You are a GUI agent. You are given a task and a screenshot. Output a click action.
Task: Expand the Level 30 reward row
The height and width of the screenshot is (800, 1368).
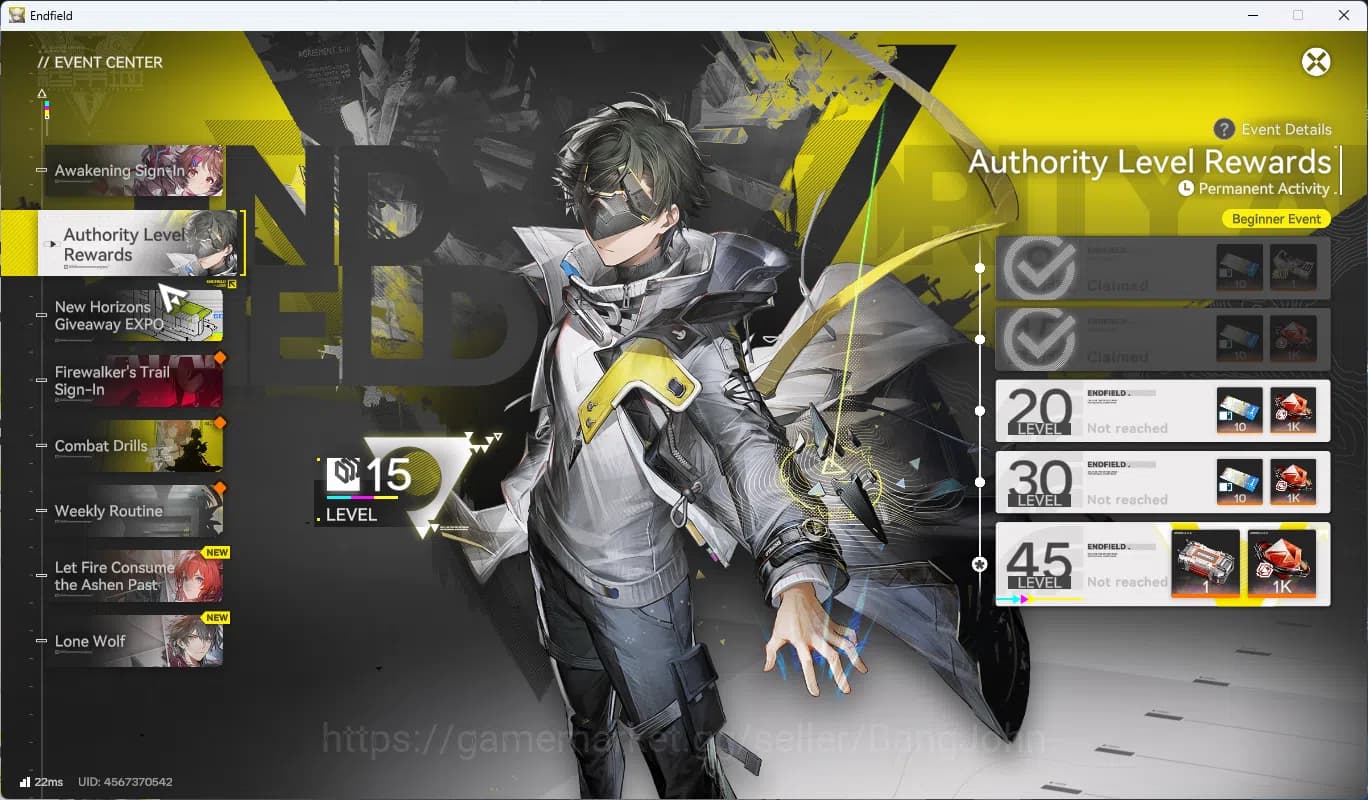1162,482
